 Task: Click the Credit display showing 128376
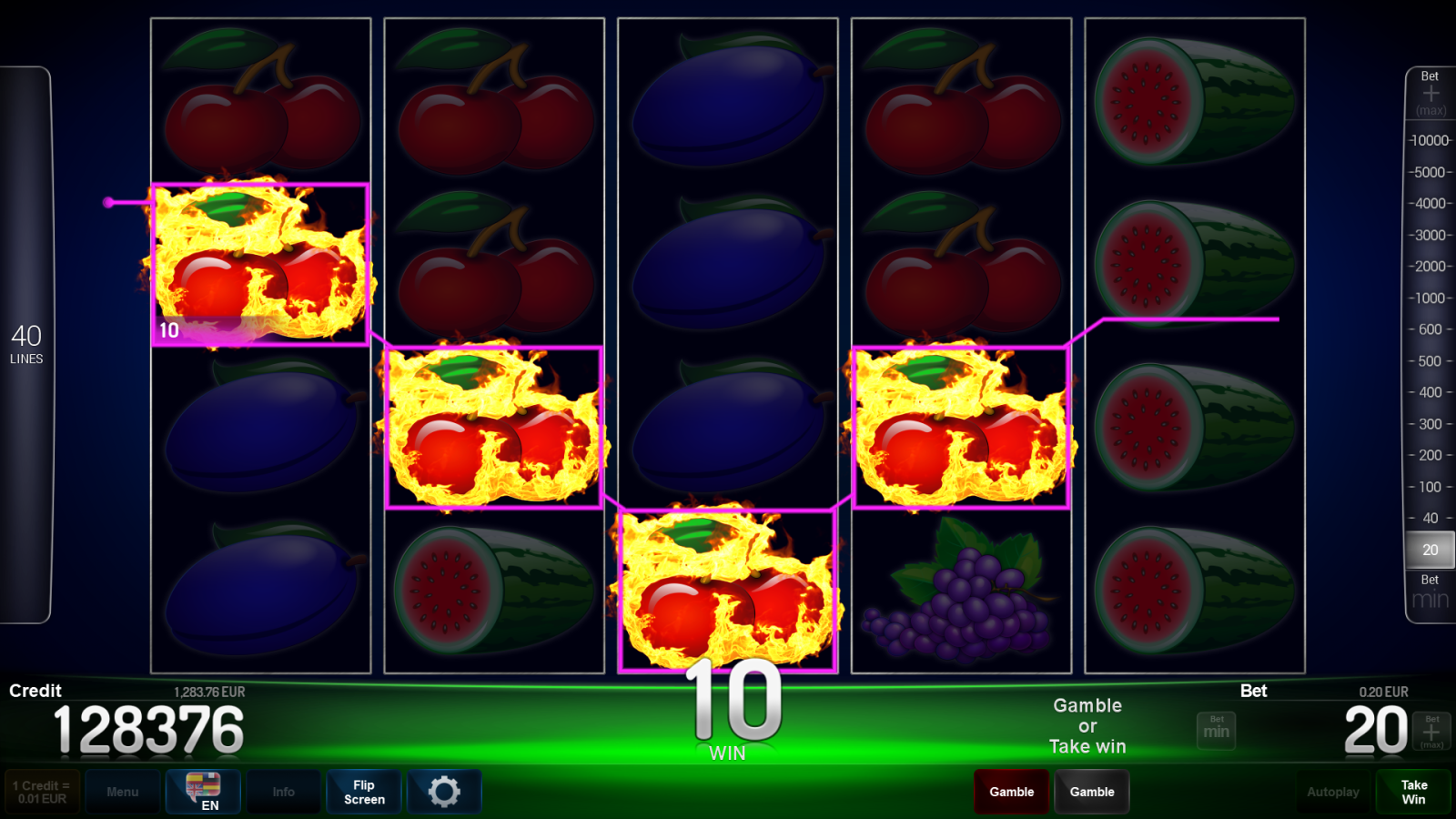[x=148, y=727]
